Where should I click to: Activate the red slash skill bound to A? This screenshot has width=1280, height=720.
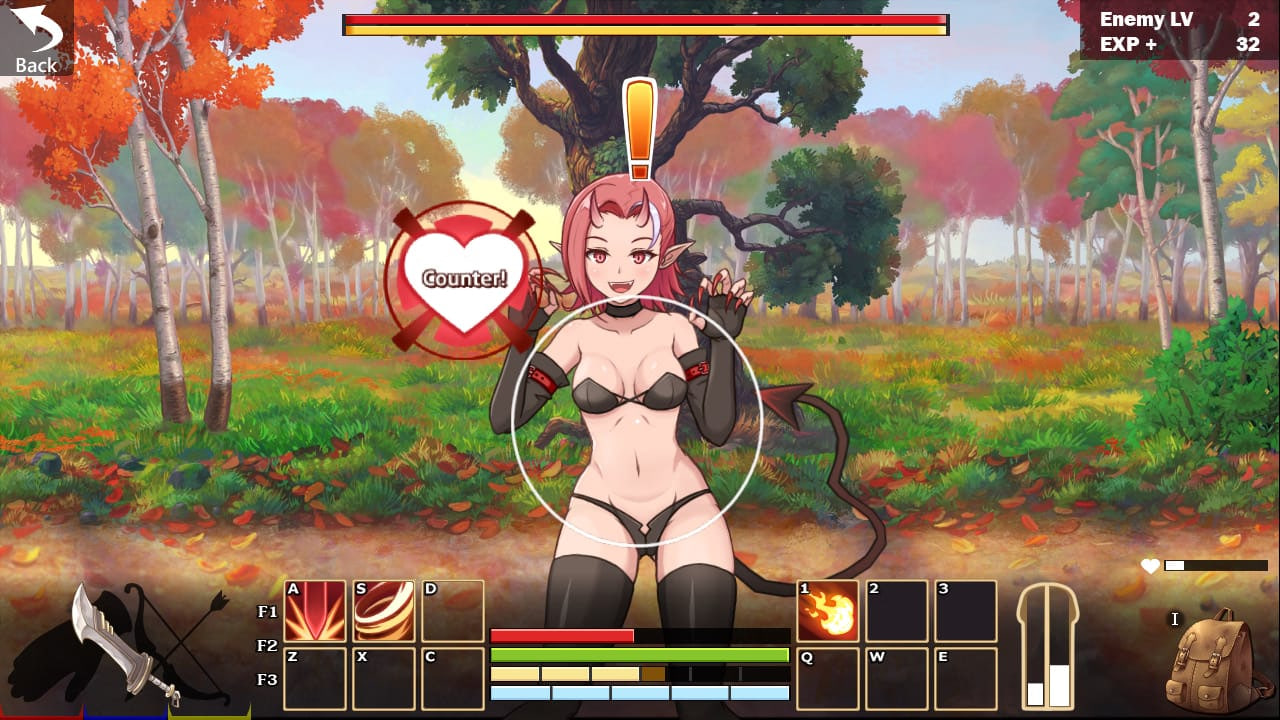tap(314, 612)
